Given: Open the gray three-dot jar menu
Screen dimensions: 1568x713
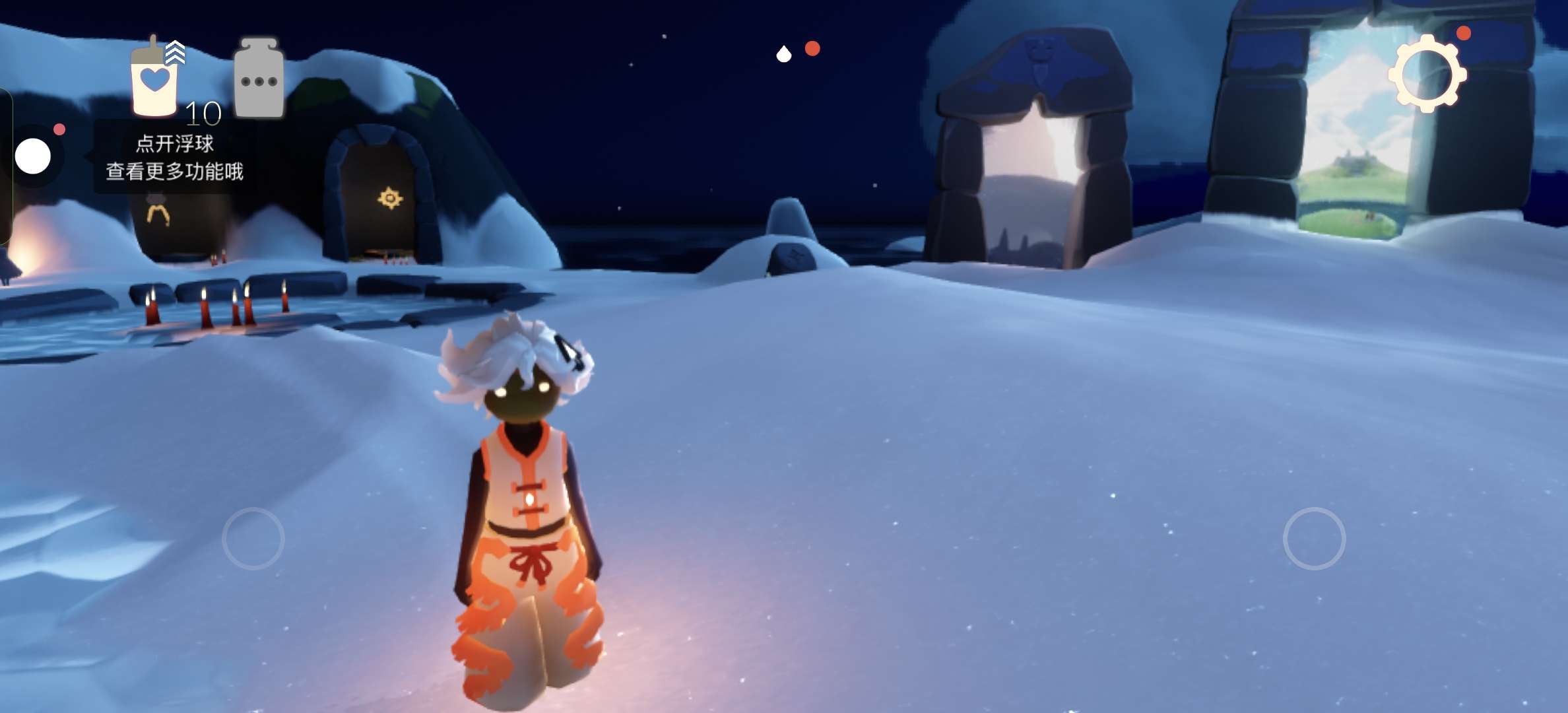Looking at the screenshot, I should pyautogui.click(x=259, y=79).
